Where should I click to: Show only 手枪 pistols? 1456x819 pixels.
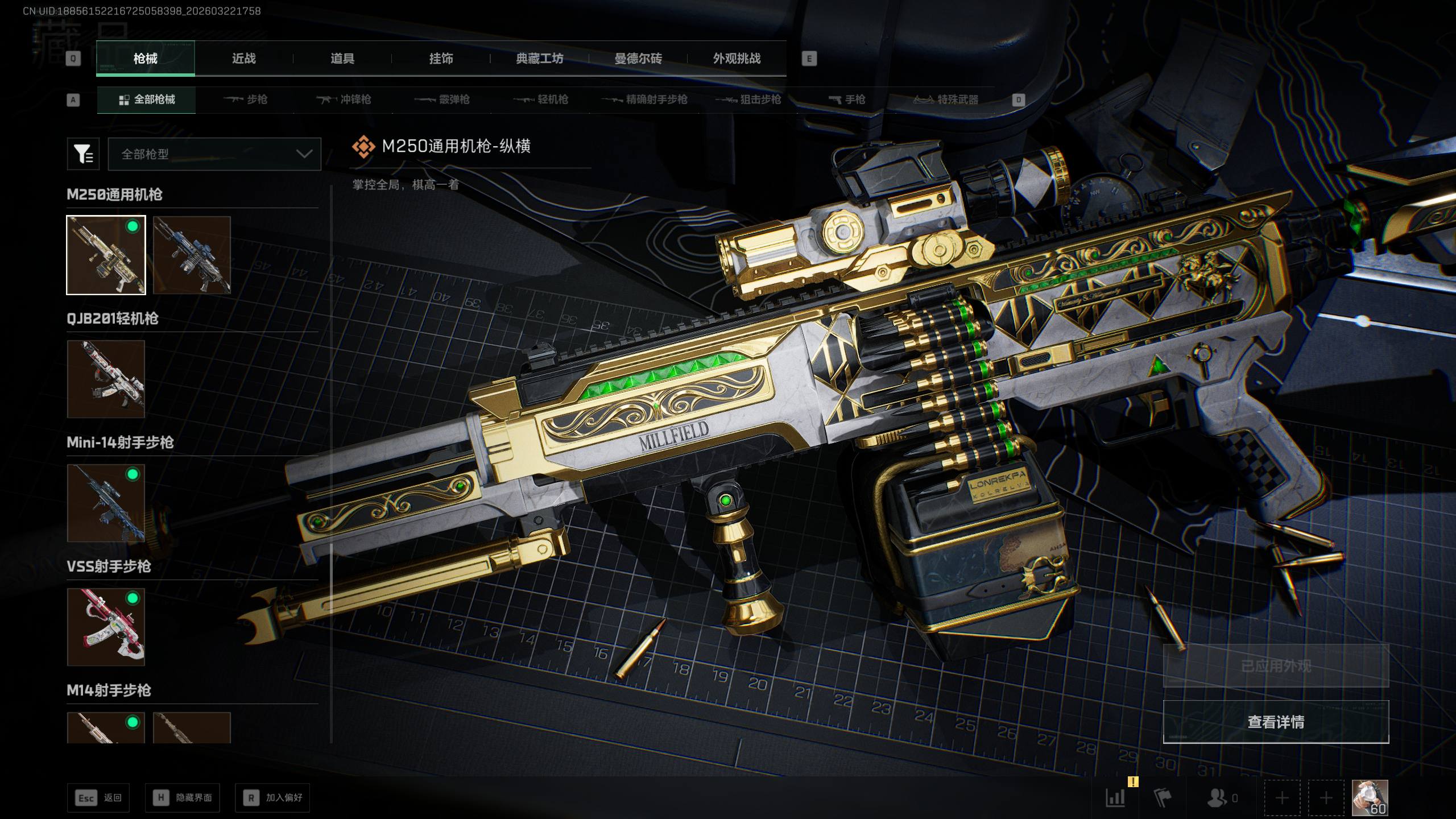point(847,100)
